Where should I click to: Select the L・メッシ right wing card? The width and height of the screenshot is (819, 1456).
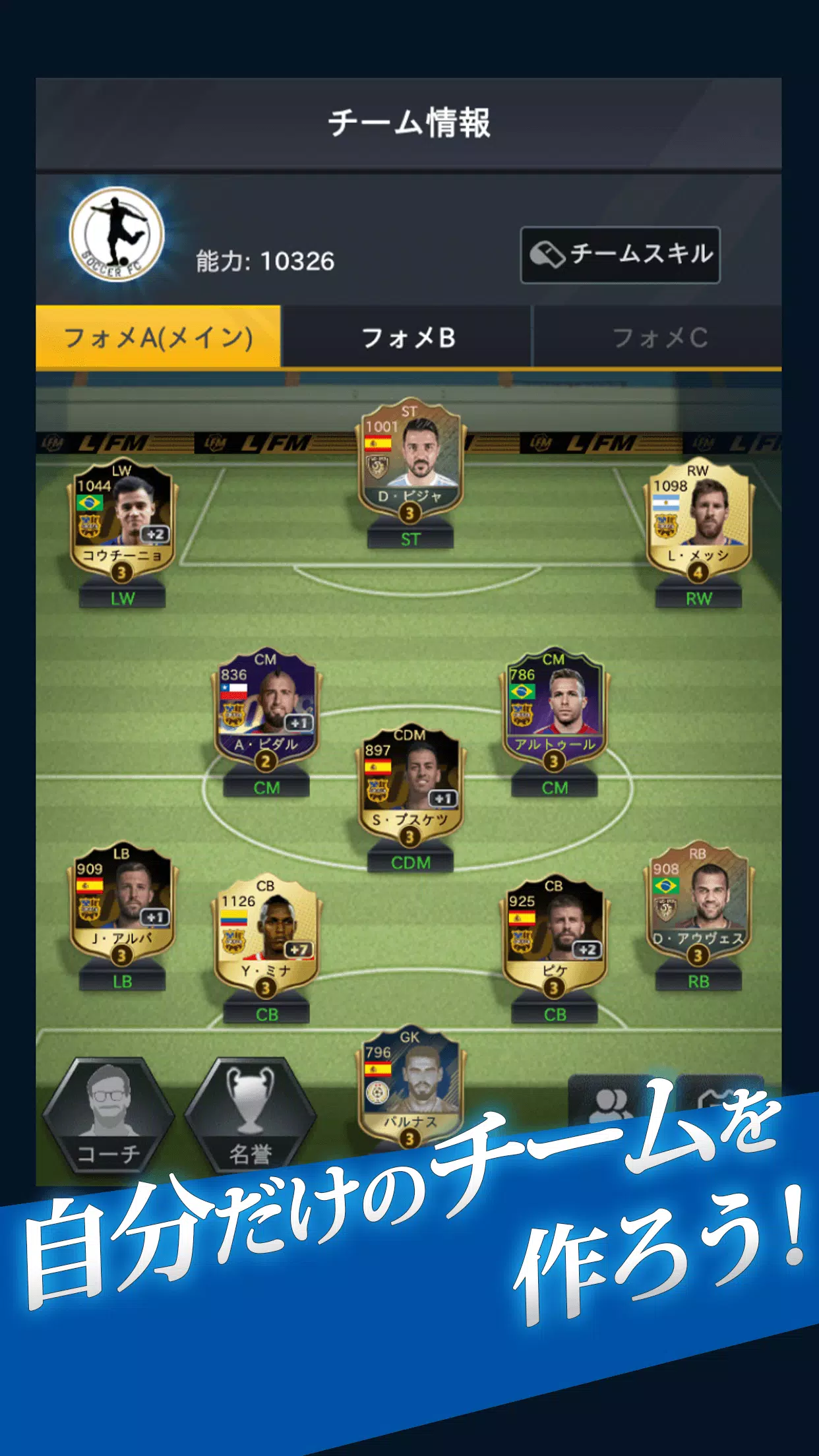coord(698,521)
